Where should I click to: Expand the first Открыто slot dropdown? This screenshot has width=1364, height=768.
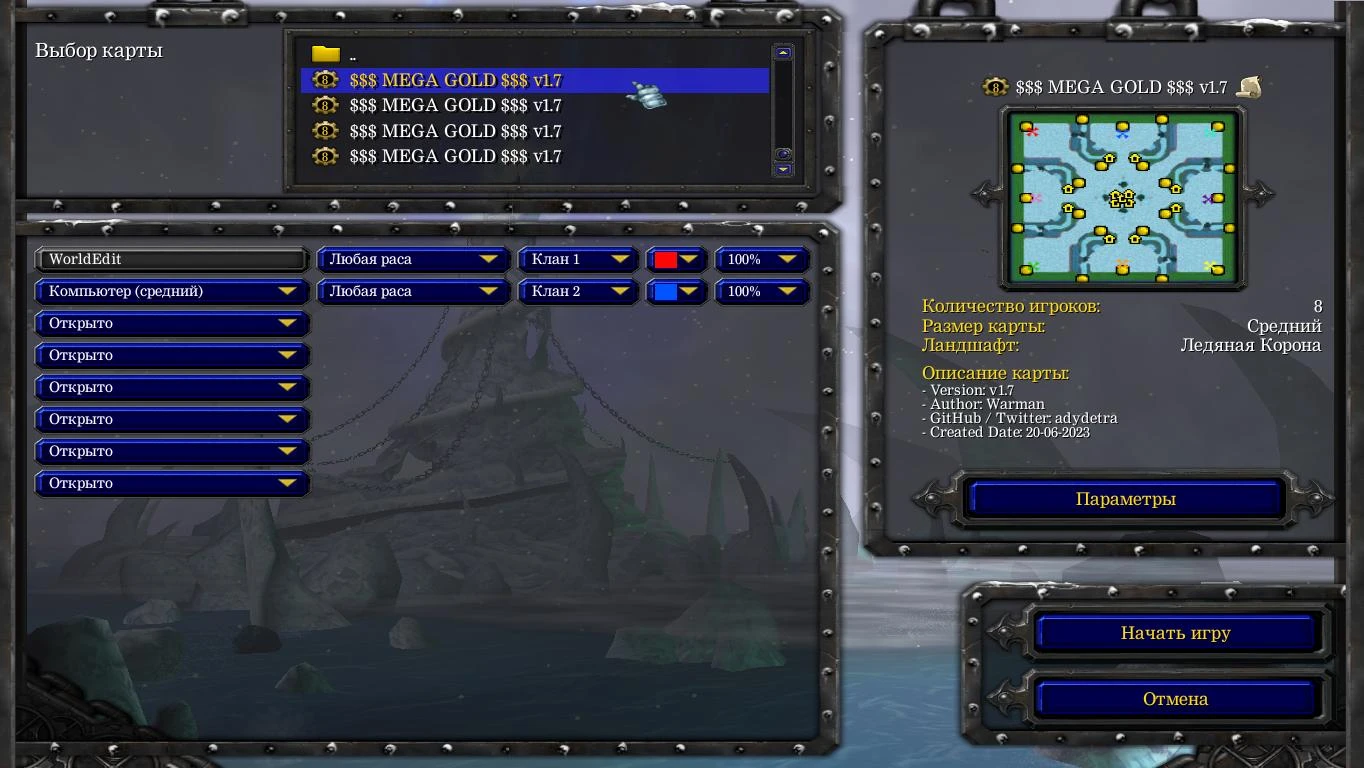(x=171, y=323)
